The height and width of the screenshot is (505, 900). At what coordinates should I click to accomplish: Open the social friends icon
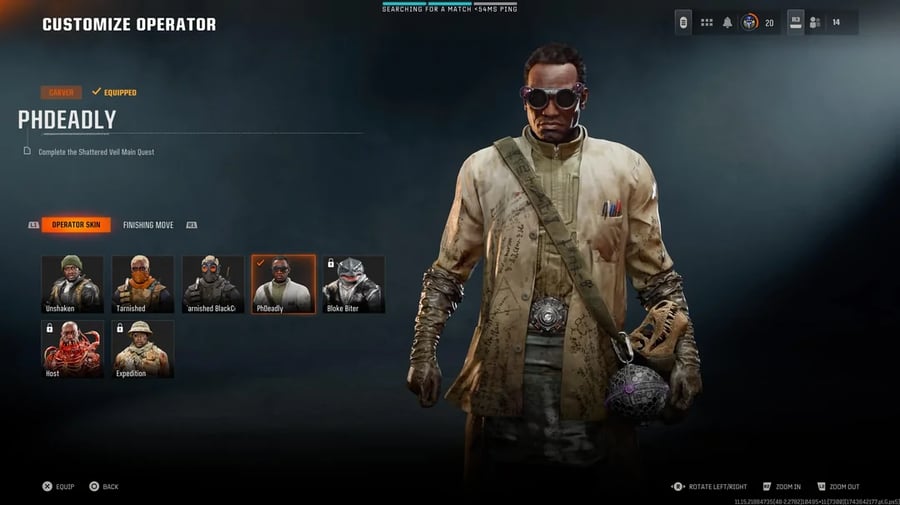[x=815, y=22]
